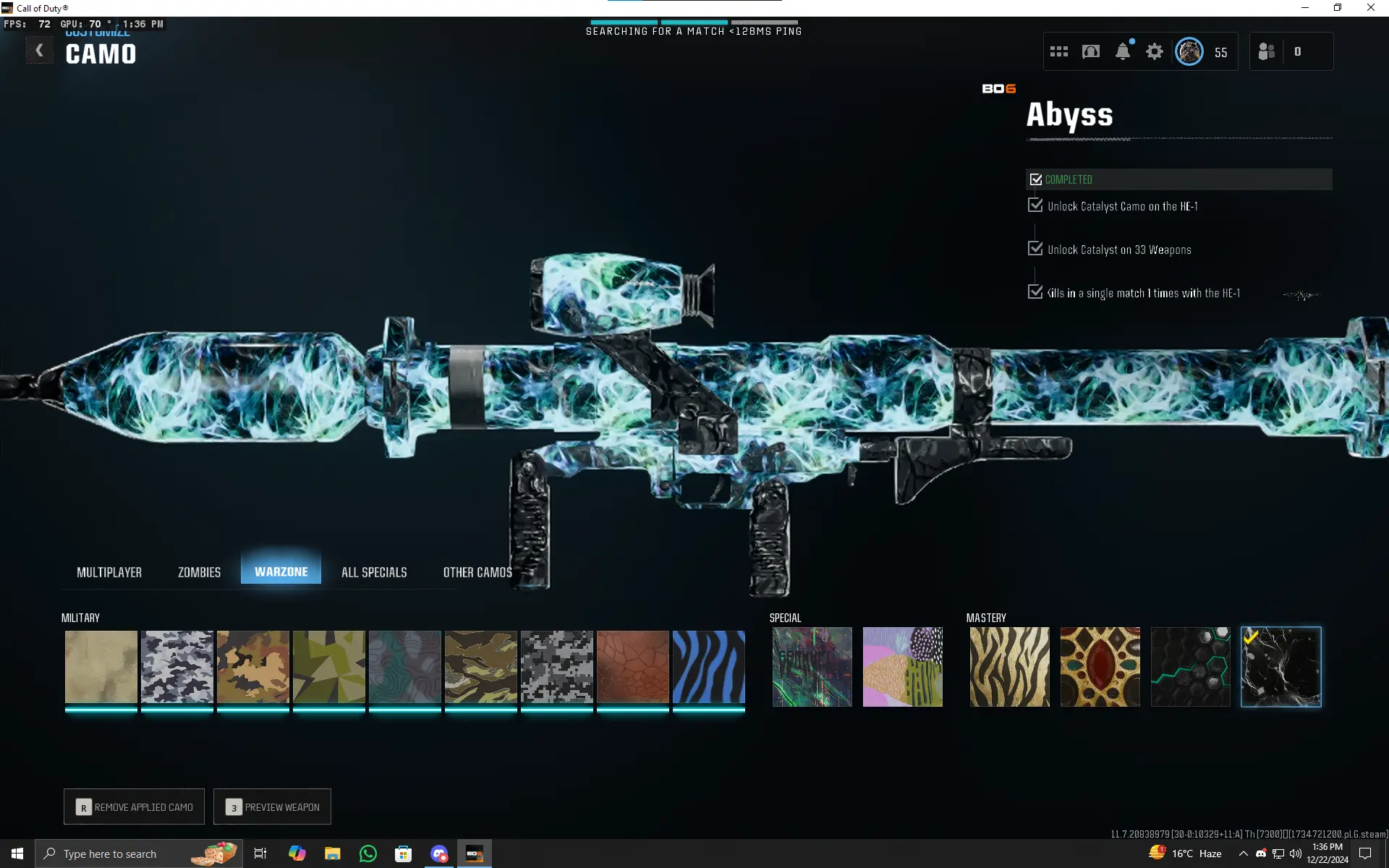
Task: Select the Other Camos category
Action: [477, 571]
